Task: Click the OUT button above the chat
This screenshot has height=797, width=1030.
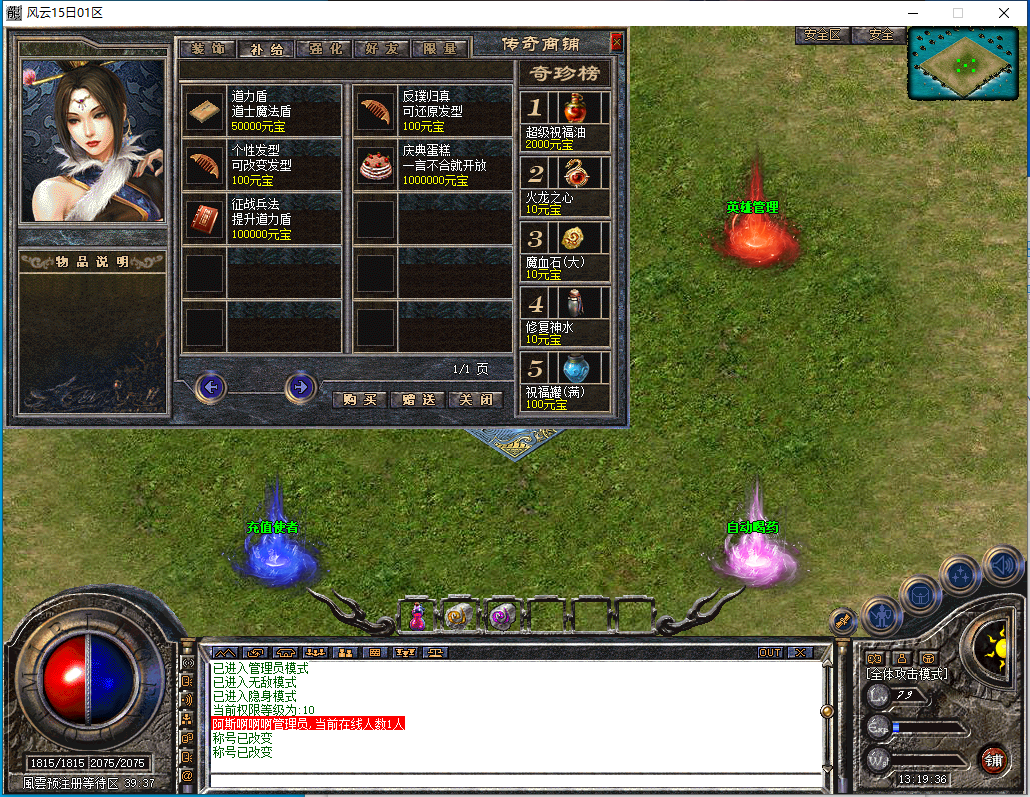Action: [770, 653]
